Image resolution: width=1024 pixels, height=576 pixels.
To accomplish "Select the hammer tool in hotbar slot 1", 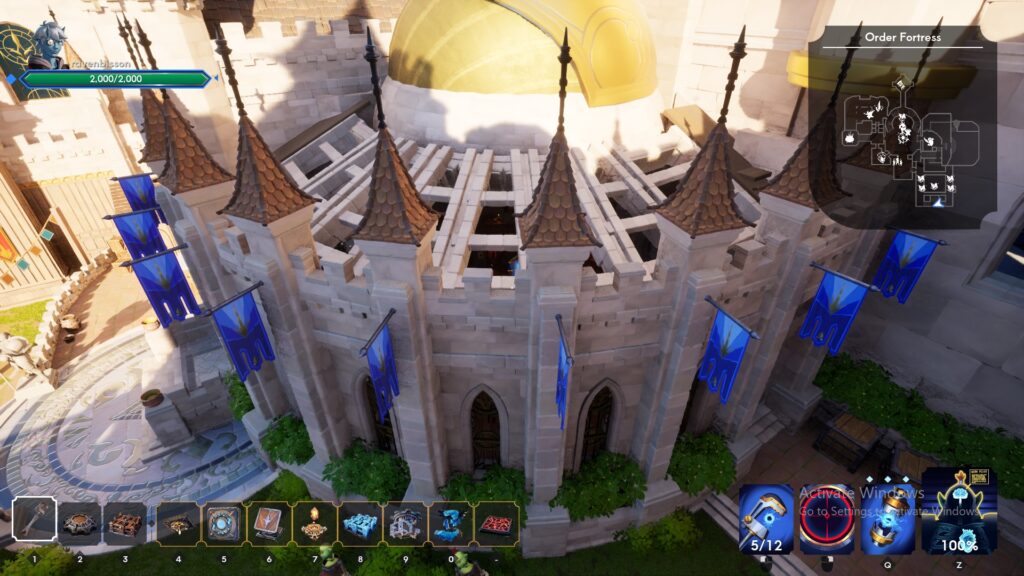I will click(x=34, y=523).
